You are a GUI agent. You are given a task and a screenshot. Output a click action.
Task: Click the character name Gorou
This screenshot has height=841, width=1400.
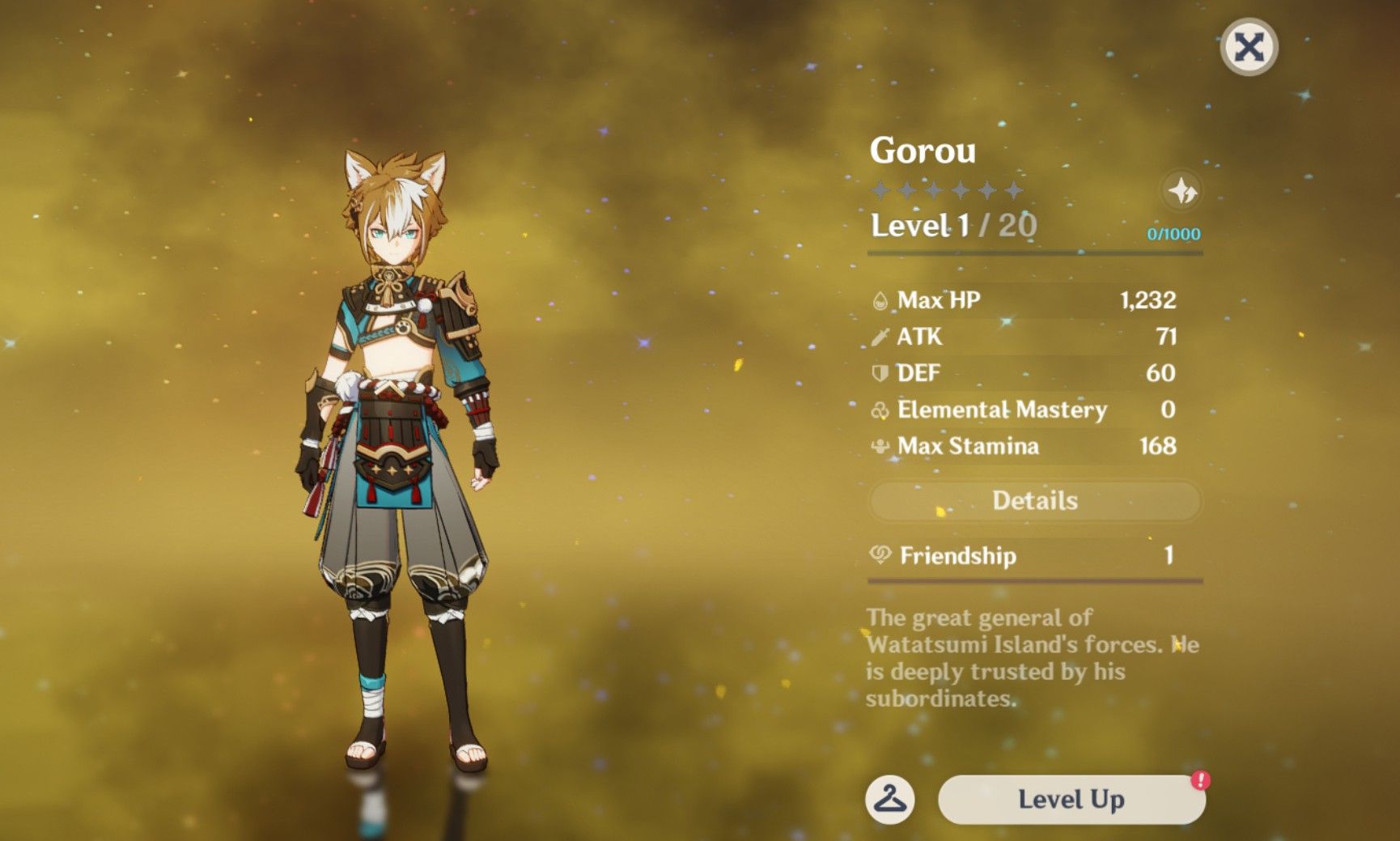[923, 150]
